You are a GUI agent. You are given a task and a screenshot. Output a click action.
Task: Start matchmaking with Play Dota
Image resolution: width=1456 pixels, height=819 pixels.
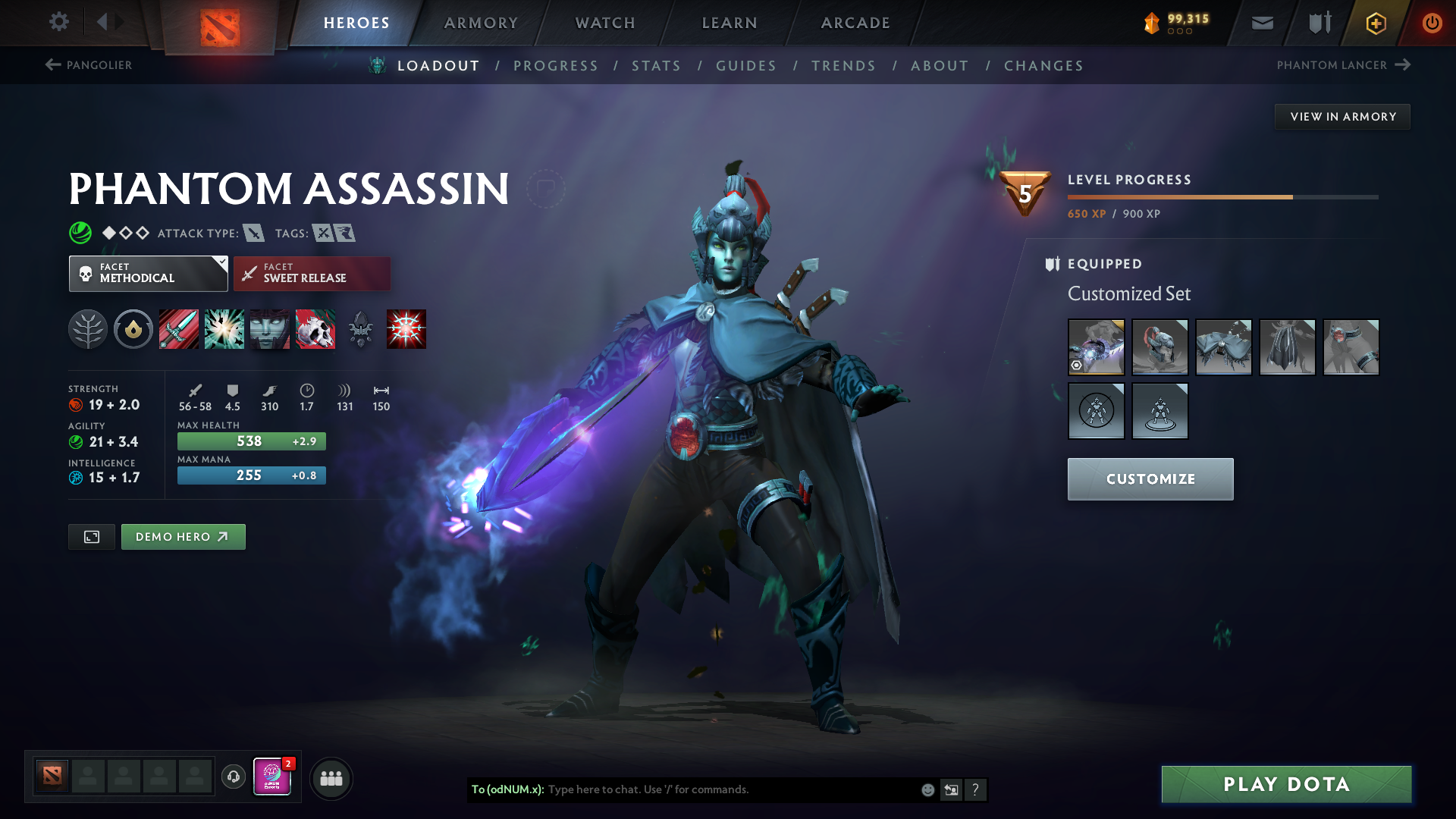pos(1286,784)
